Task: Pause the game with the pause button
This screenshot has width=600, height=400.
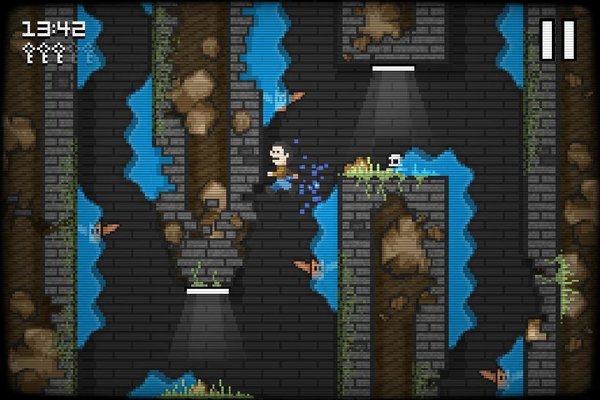Action: [558, 40]
